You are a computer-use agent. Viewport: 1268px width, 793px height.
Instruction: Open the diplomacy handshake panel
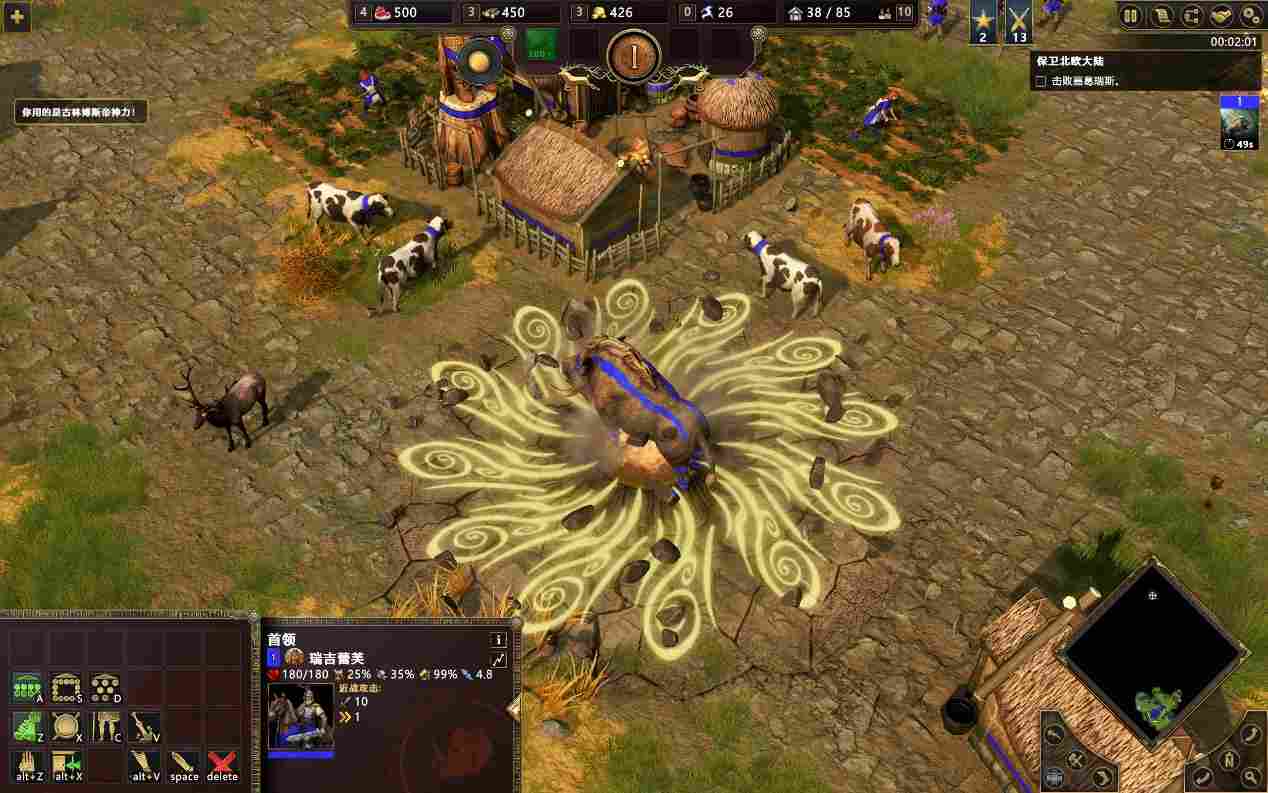[1221, 15]
